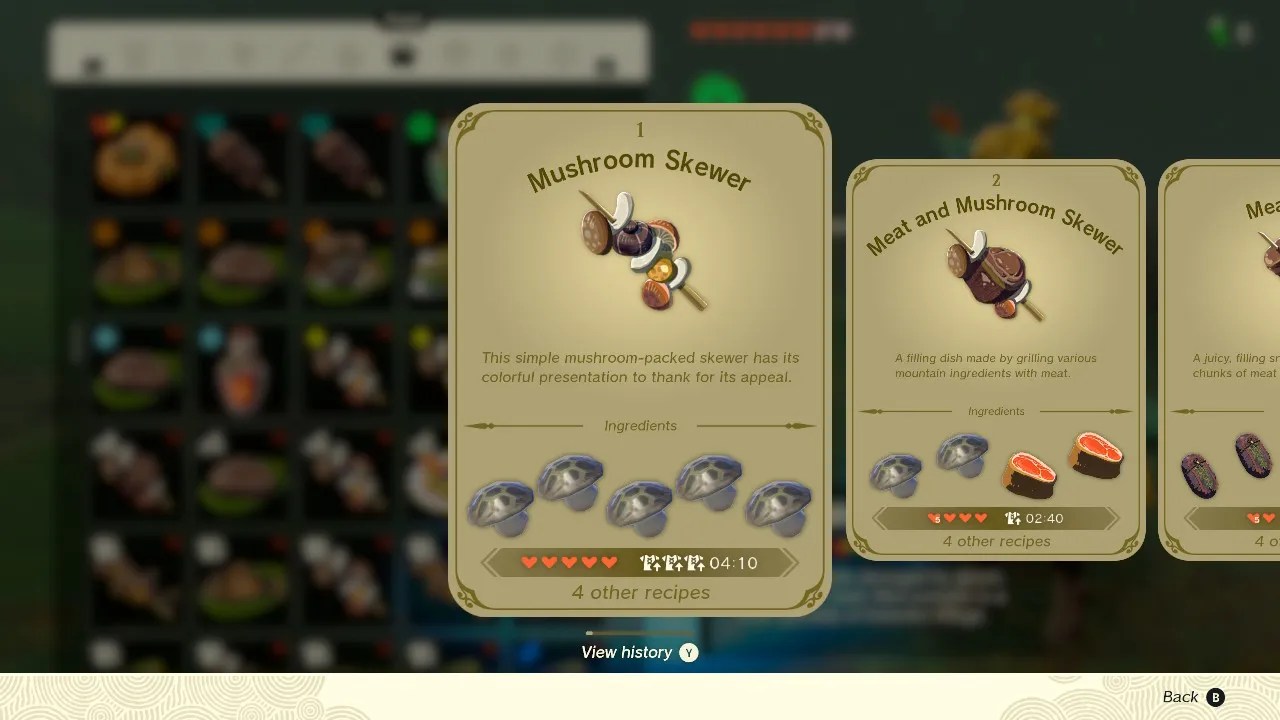Expand the 4 other recipes under Mushroom Skewer
The height and width of the screenshot is (720, 1280).
coord(640,593)
